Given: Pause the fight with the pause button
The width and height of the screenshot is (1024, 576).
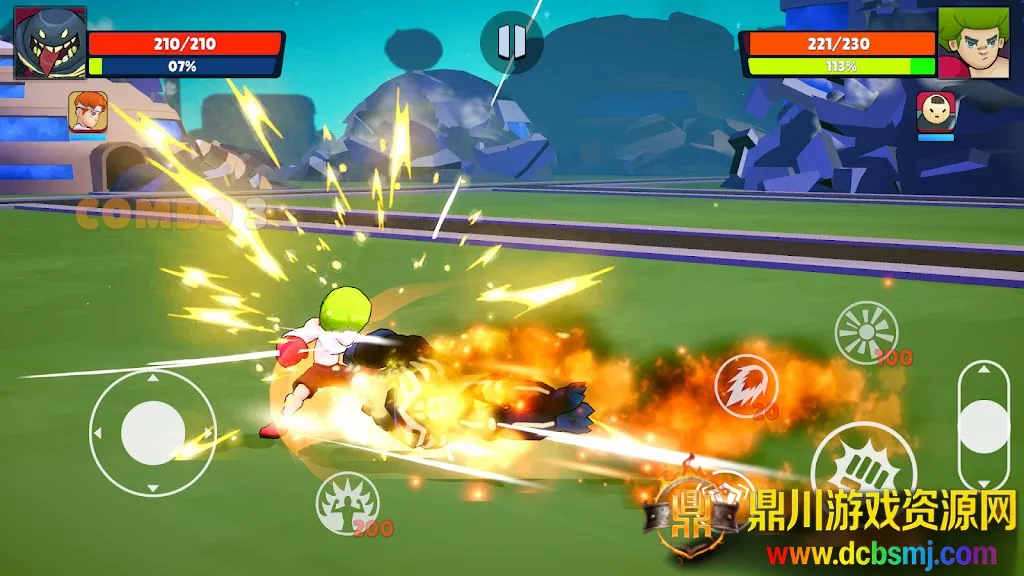Looking at the screenshot, I should point(511,42).
